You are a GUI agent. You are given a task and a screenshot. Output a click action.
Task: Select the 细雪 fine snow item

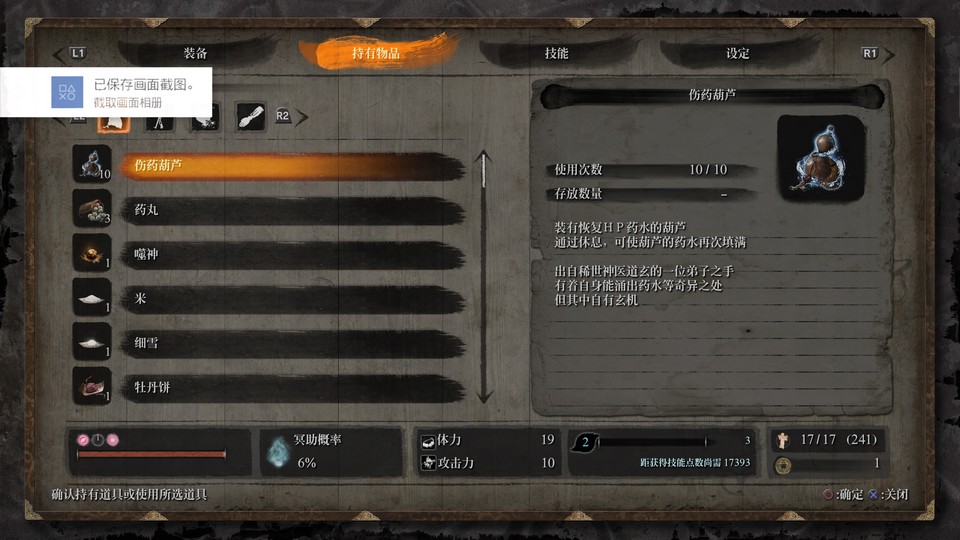pos(290,342)
